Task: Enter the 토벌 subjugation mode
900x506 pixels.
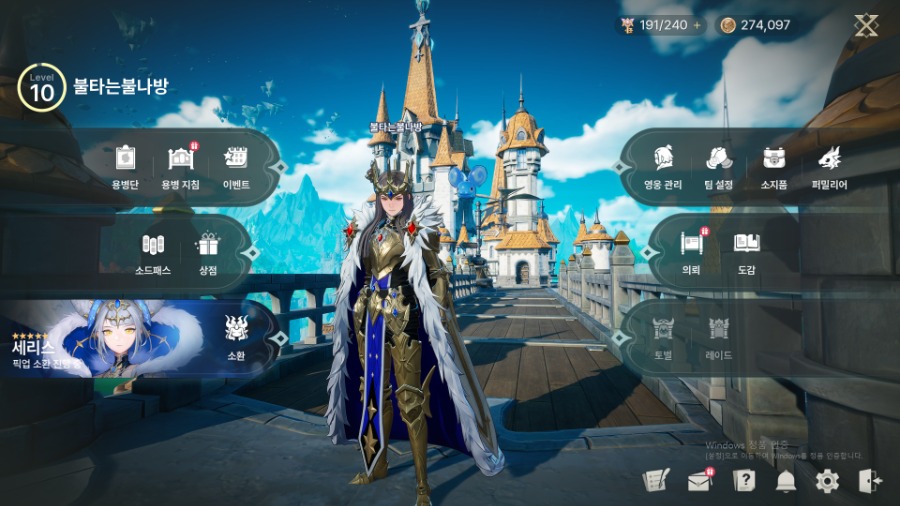Action: point(663,336)
